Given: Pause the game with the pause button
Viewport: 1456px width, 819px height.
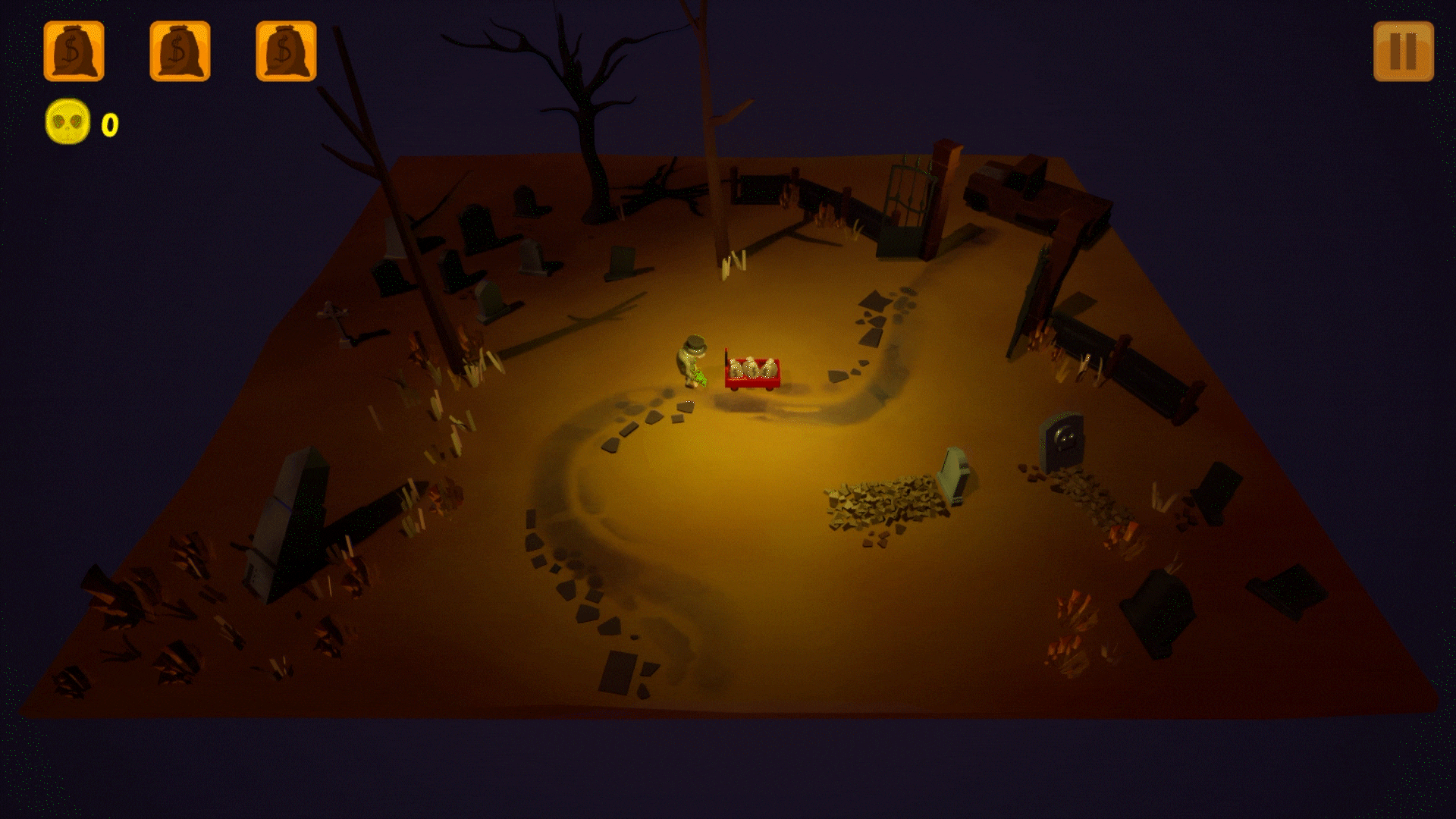Looking at the screenshot, I should (x=1403, y=52).
